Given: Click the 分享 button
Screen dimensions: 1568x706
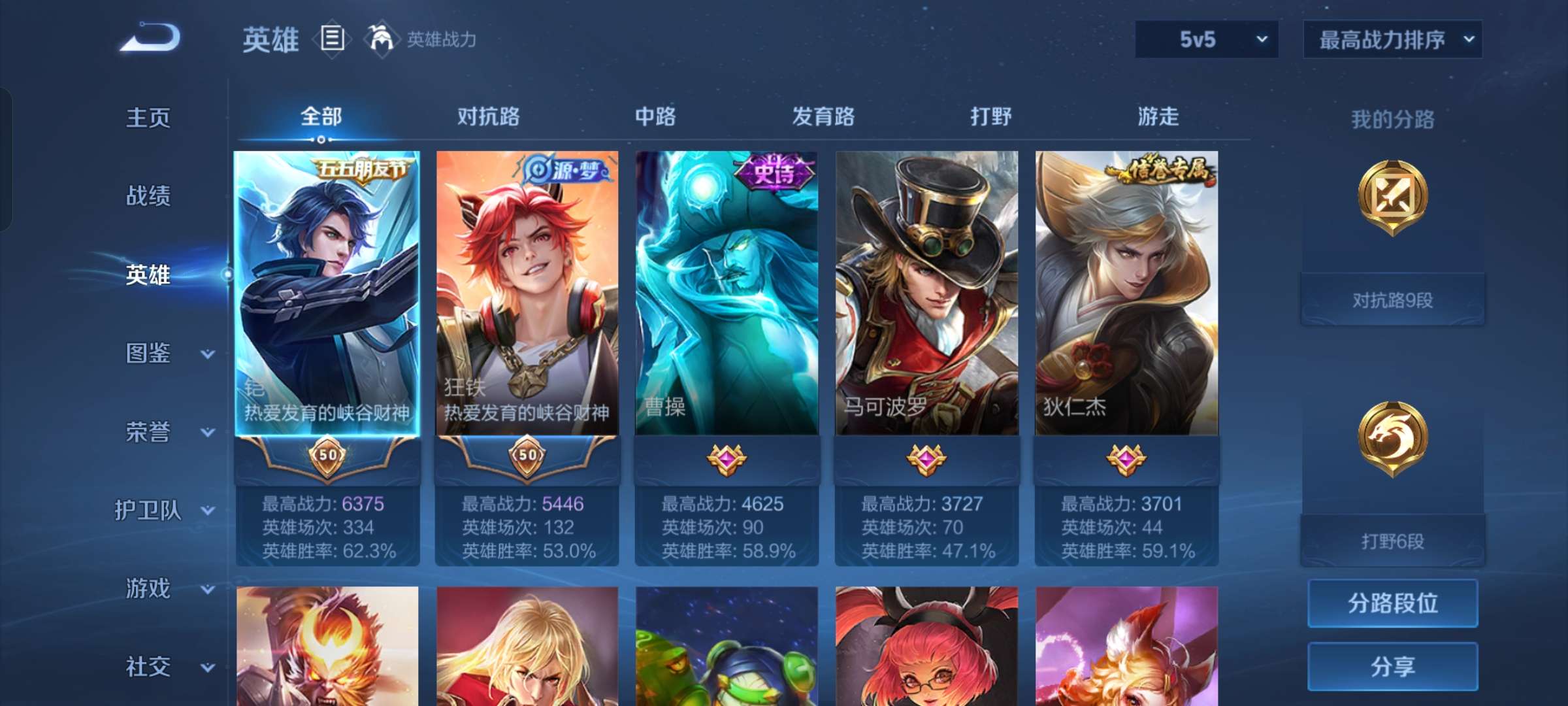Looking at the screenshot, I should click(1392, 668).
